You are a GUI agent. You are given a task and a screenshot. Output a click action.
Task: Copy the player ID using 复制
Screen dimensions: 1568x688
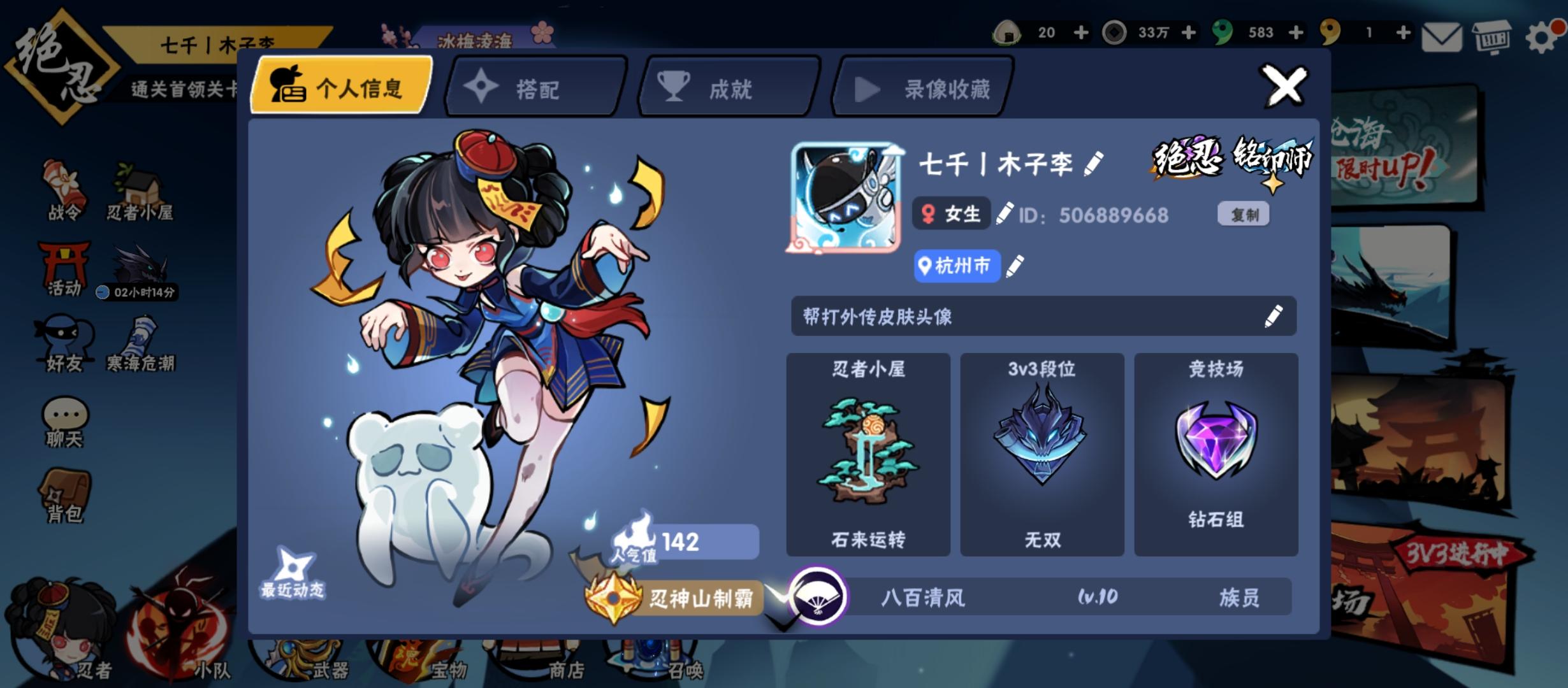[x=1244, y=215]
